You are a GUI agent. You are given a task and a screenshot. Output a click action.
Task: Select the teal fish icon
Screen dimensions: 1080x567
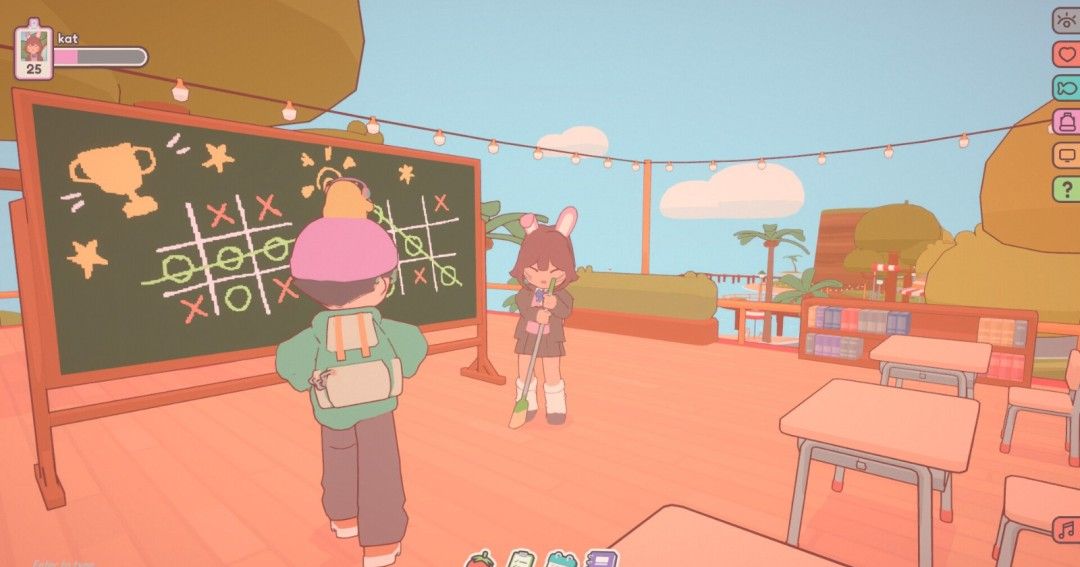[1066, 88]
